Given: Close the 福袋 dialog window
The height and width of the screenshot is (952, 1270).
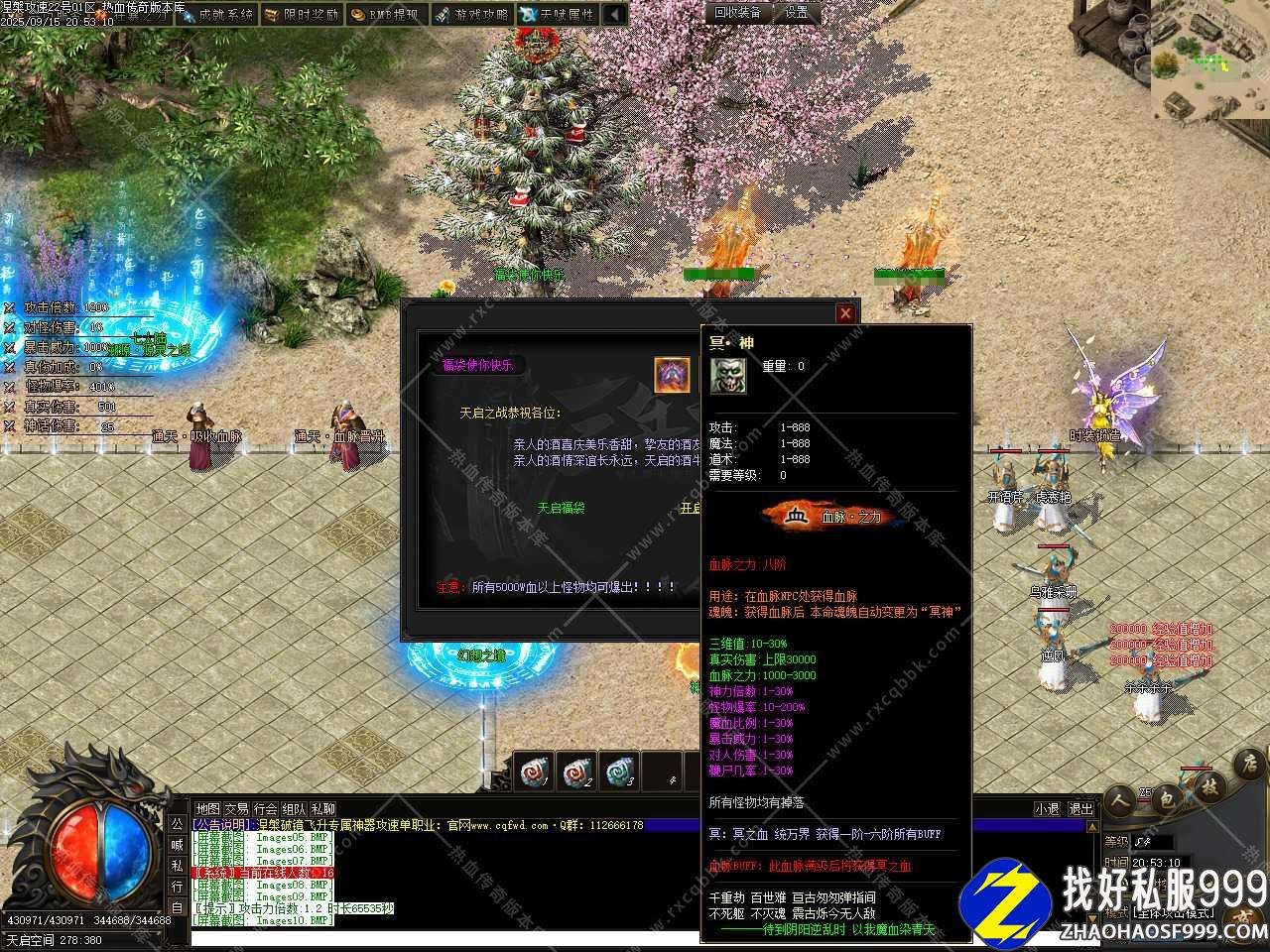Looking at the screenshot, I should 845,313.
